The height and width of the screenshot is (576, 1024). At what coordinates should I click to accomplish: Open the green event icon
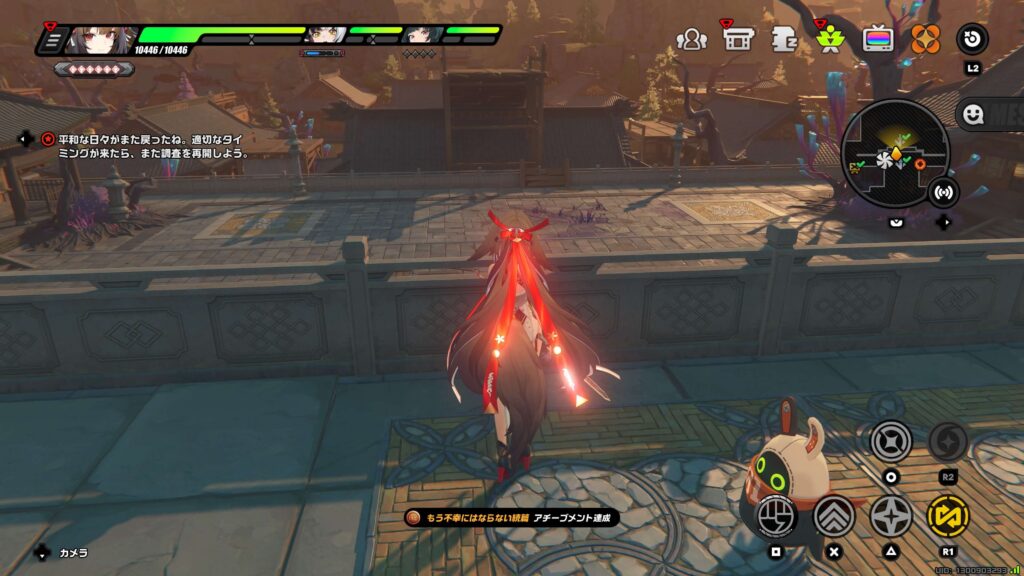tap(830, 39)
